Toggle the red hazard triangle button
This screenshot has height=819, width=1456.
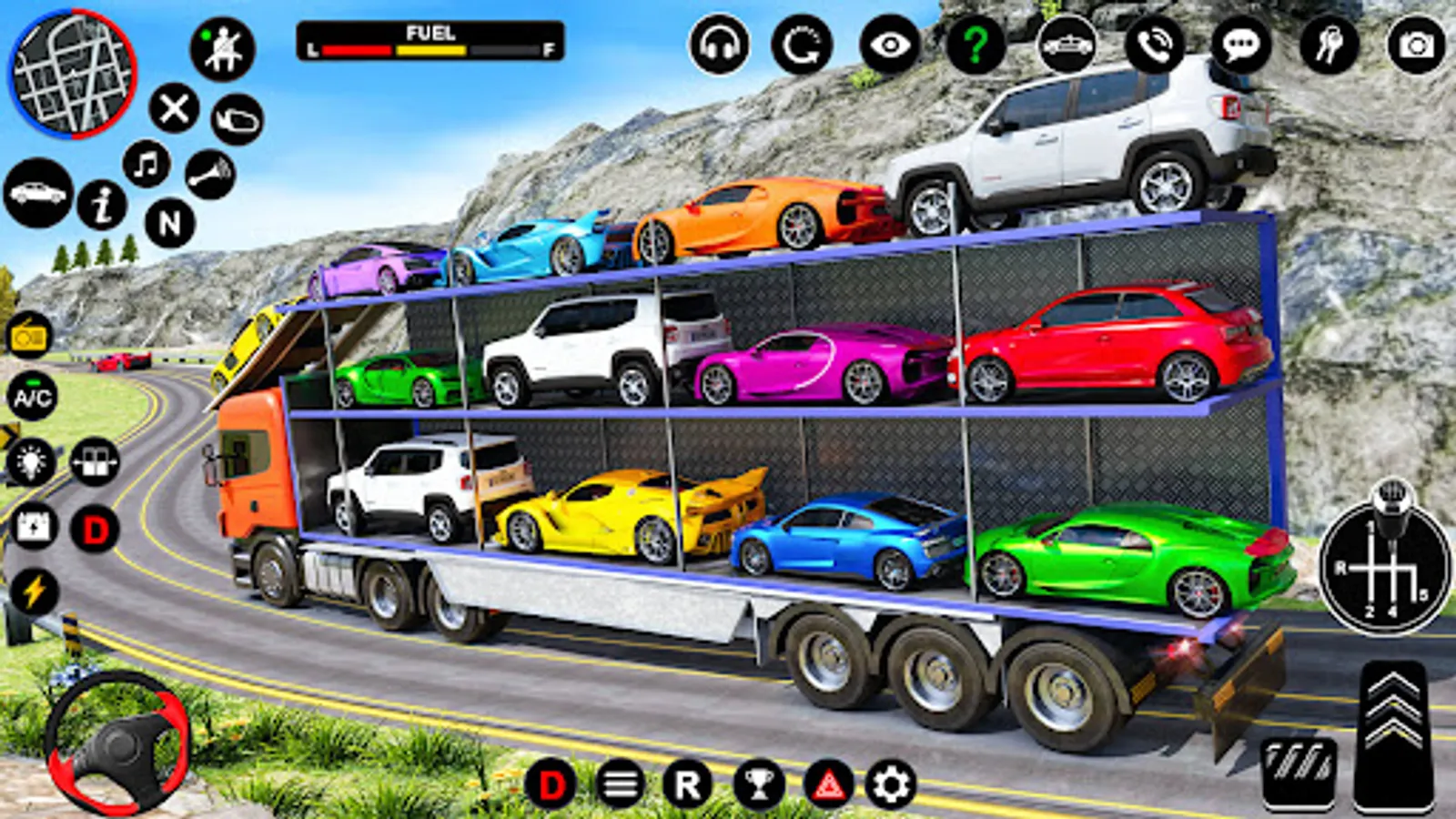[828, 784]
